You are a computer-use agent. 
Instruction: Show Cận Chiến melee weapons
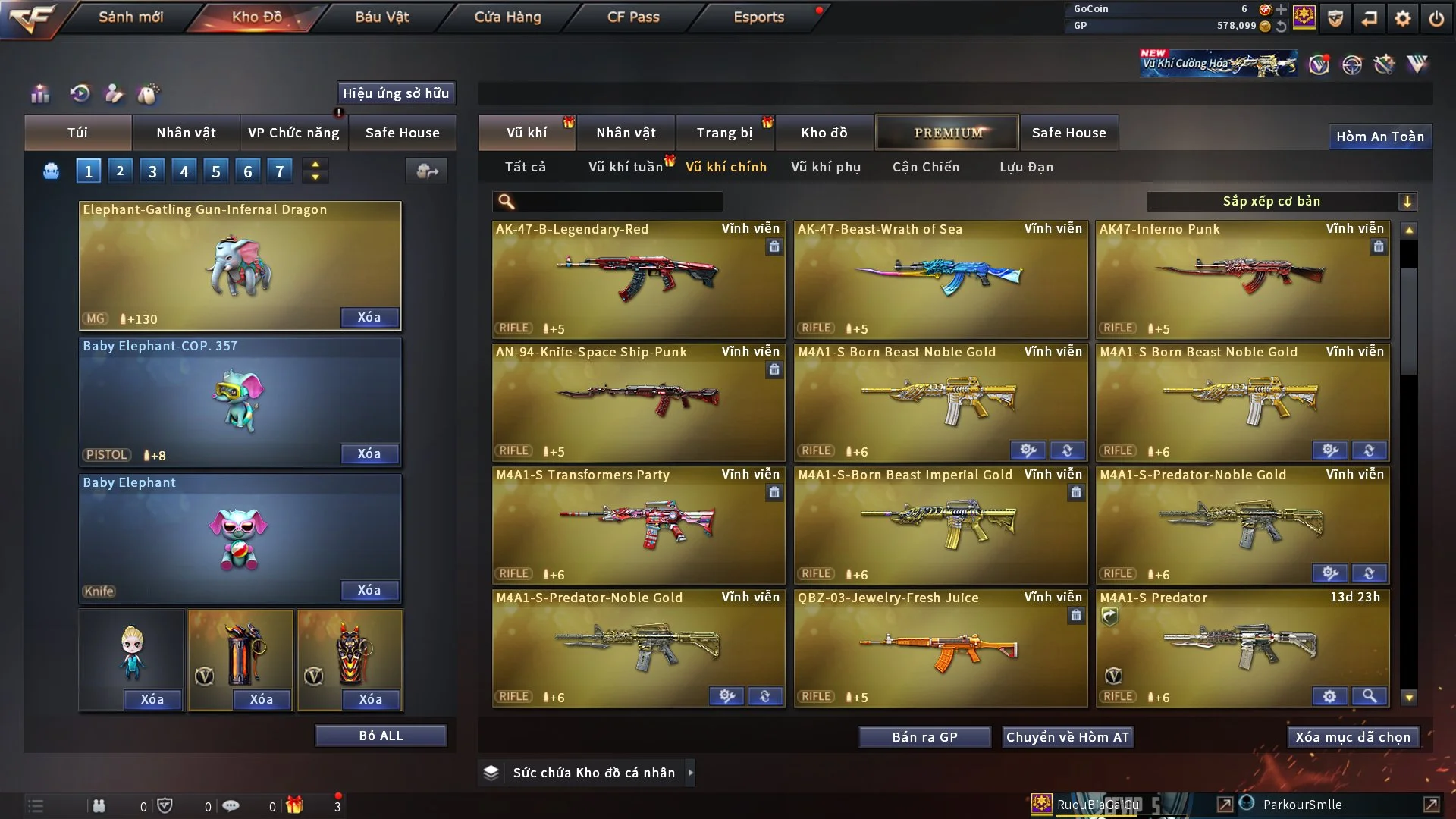[926, 167]
